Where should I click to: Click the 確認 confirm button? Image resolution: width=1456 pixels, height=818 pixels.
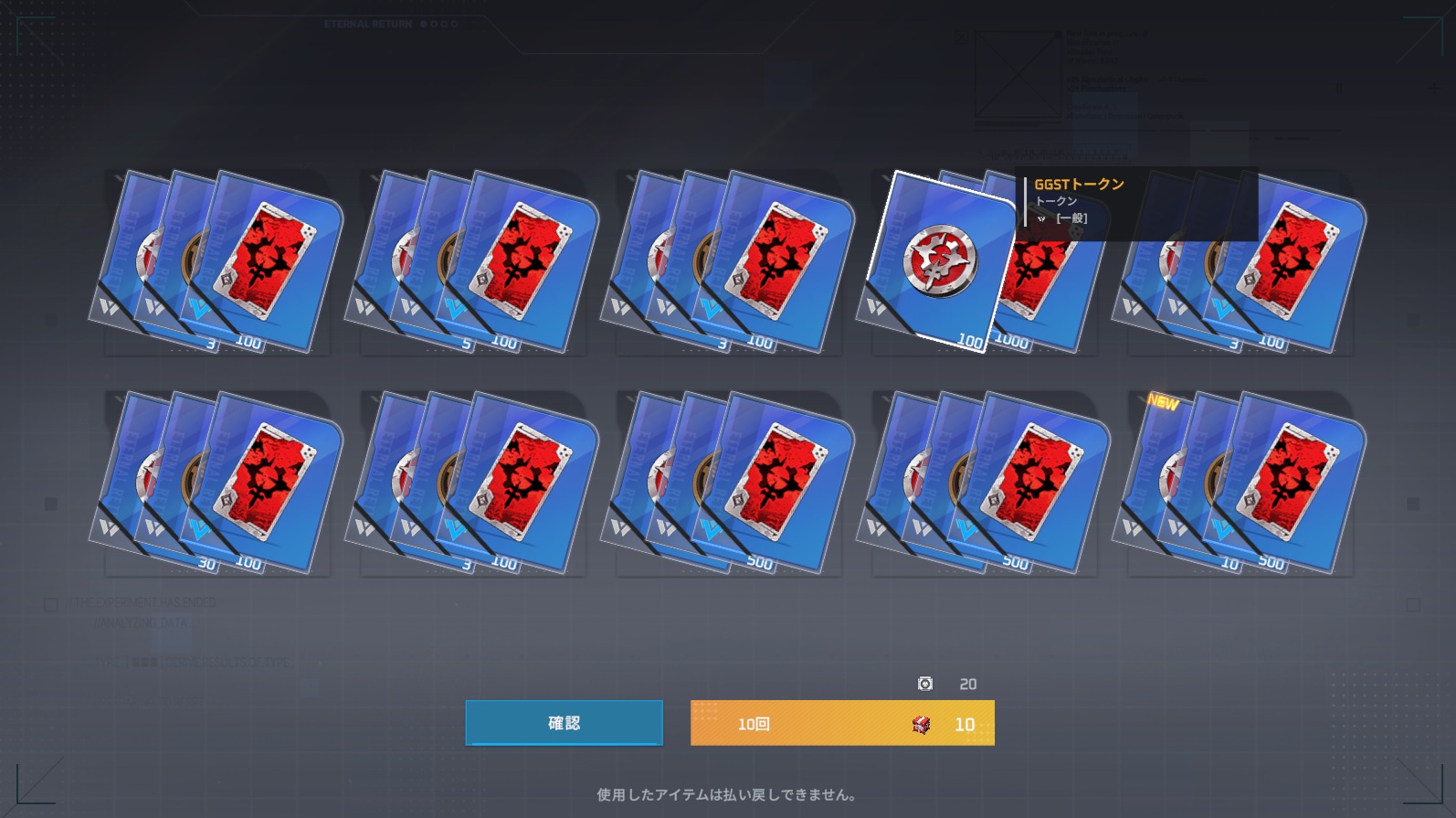click(564, 723)
